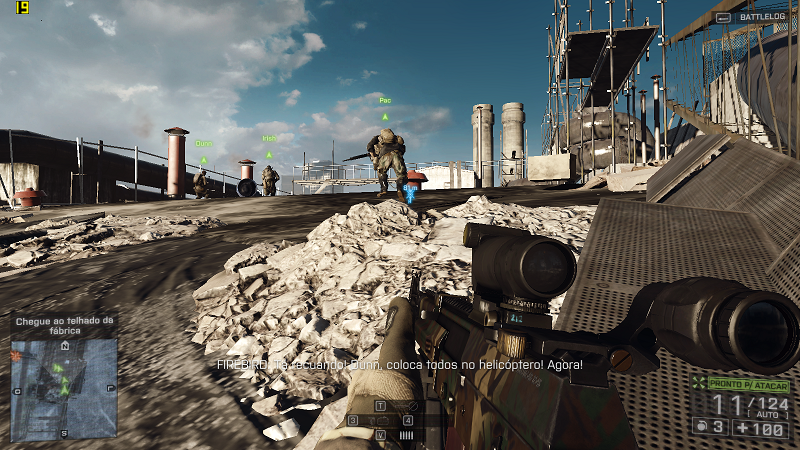Viewport: 800px width, 450px height.
Task: Open the Battlelog panel
Action: 757,17
